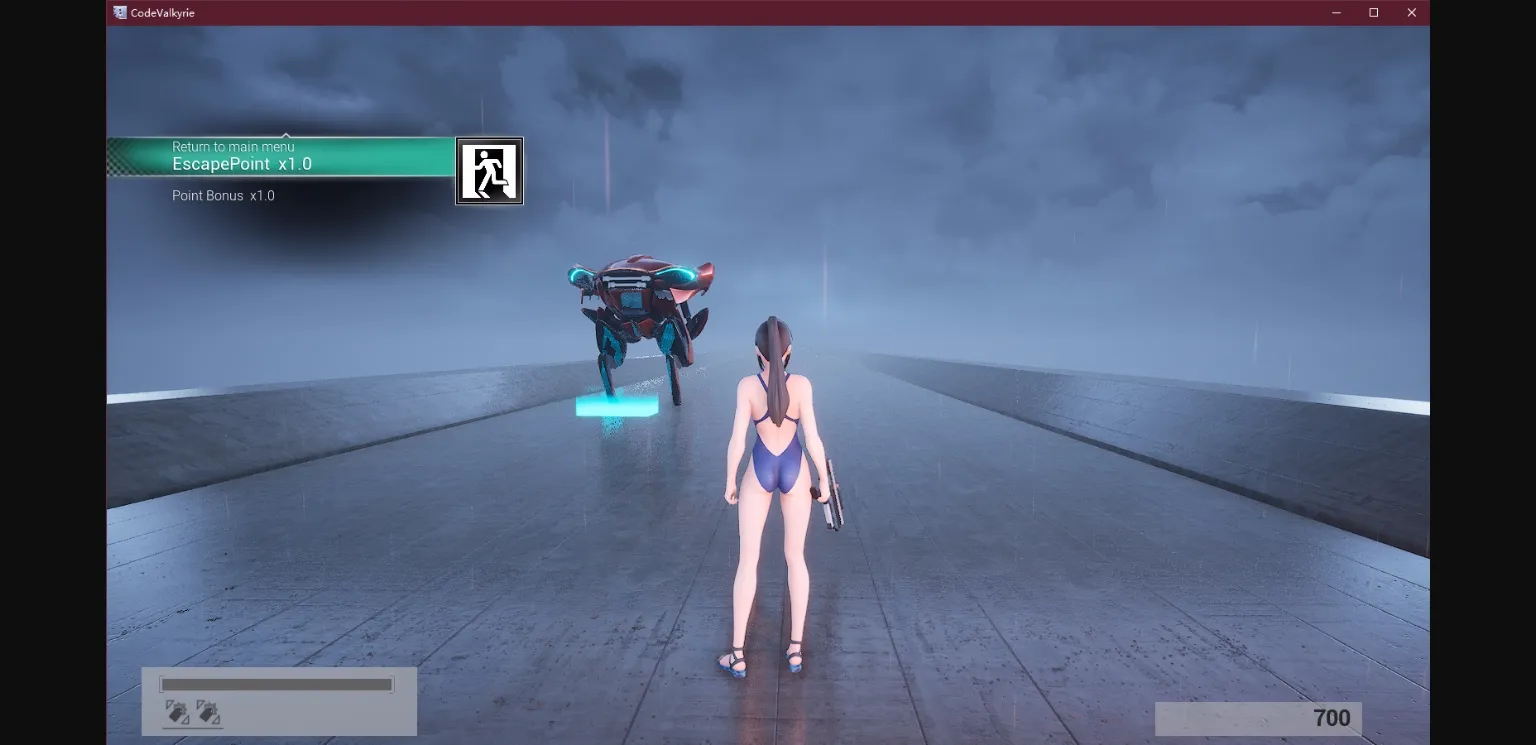Viewport: 1536px width, 745px height.
Task: Select the right weapon ammo icon
Action: pos(207,712)
